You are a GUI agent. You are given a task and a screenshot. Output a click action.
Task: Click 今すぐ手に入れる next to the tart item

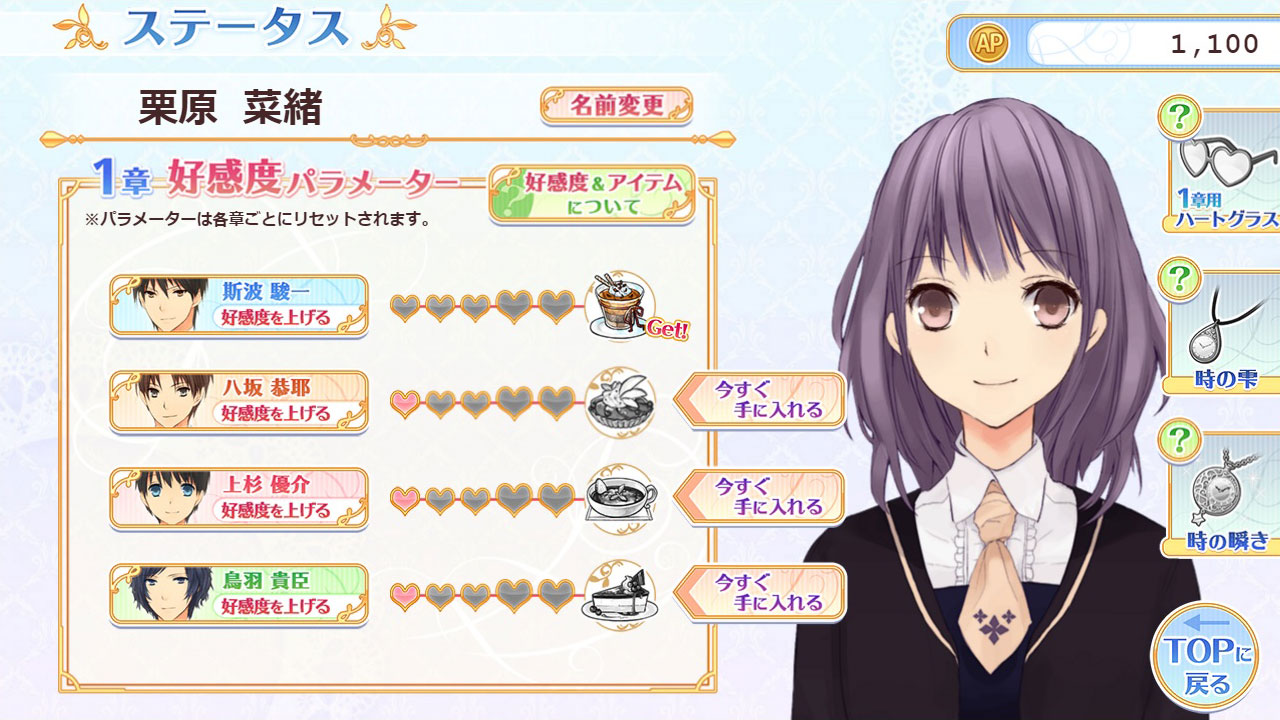[762, 400]
